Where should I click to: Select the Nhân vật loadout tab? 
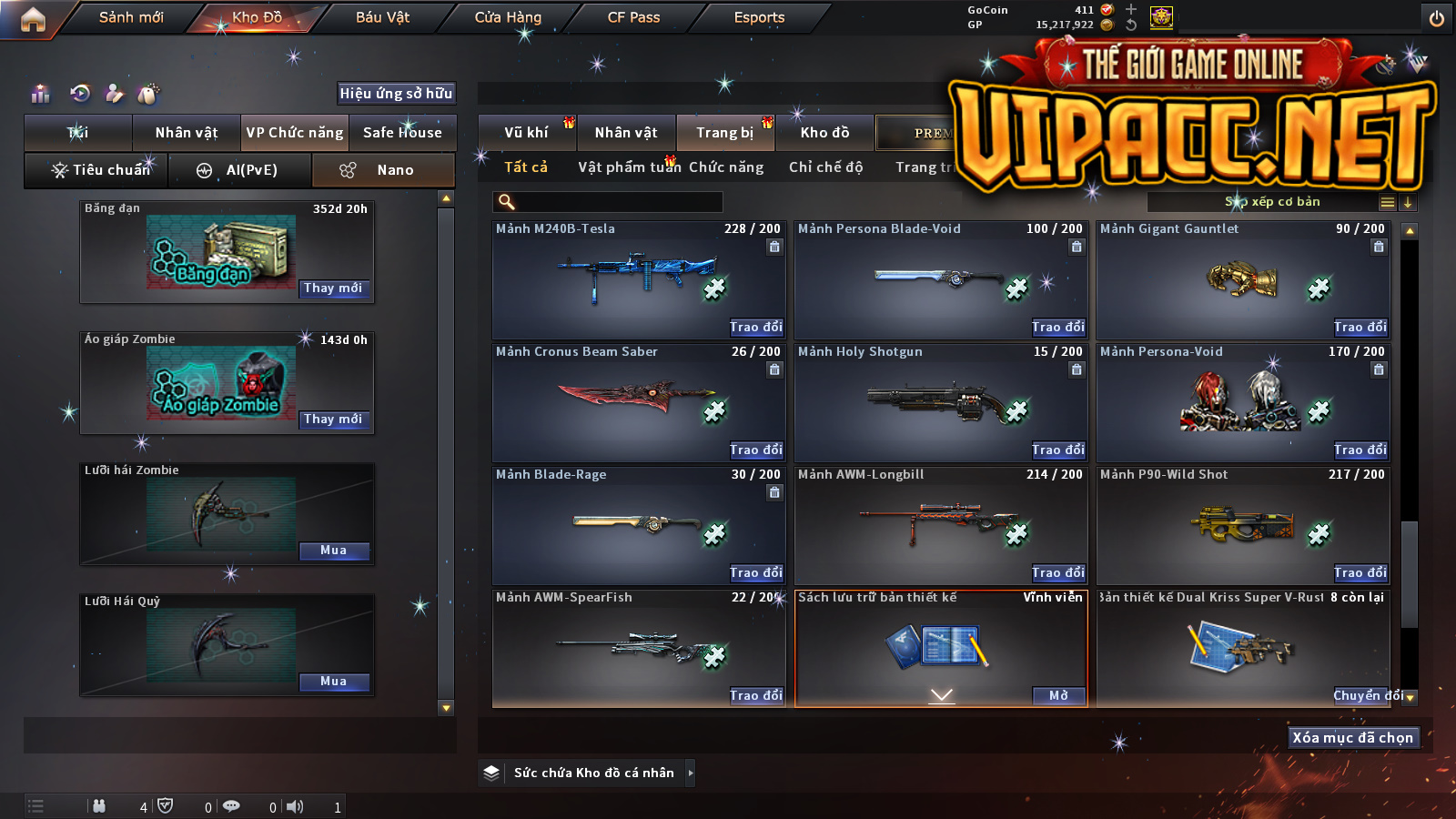tap(187, 133)
